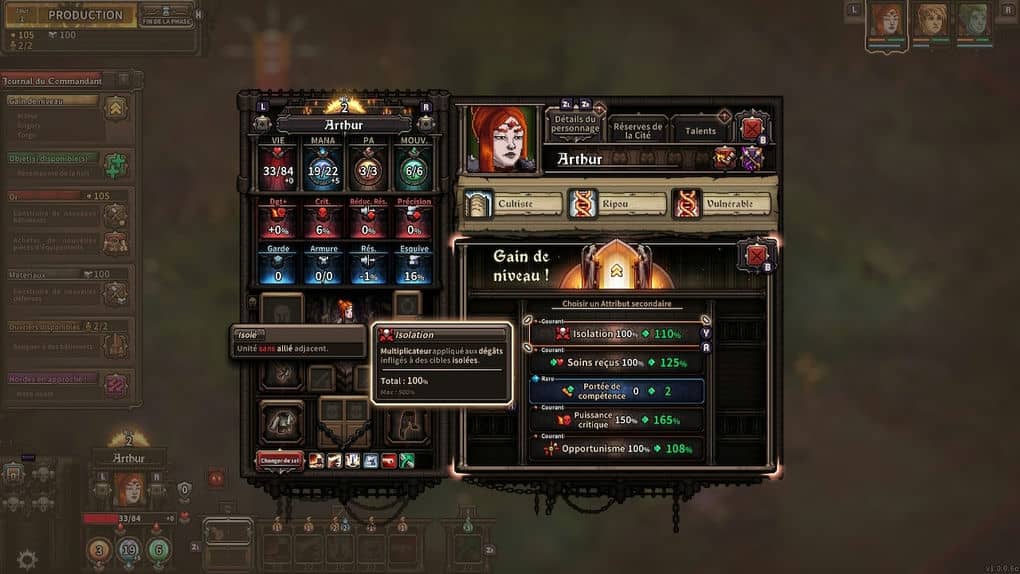This screenshot has width=1020, height=574.
Task: Close the character sheet window
Action: 752,128
